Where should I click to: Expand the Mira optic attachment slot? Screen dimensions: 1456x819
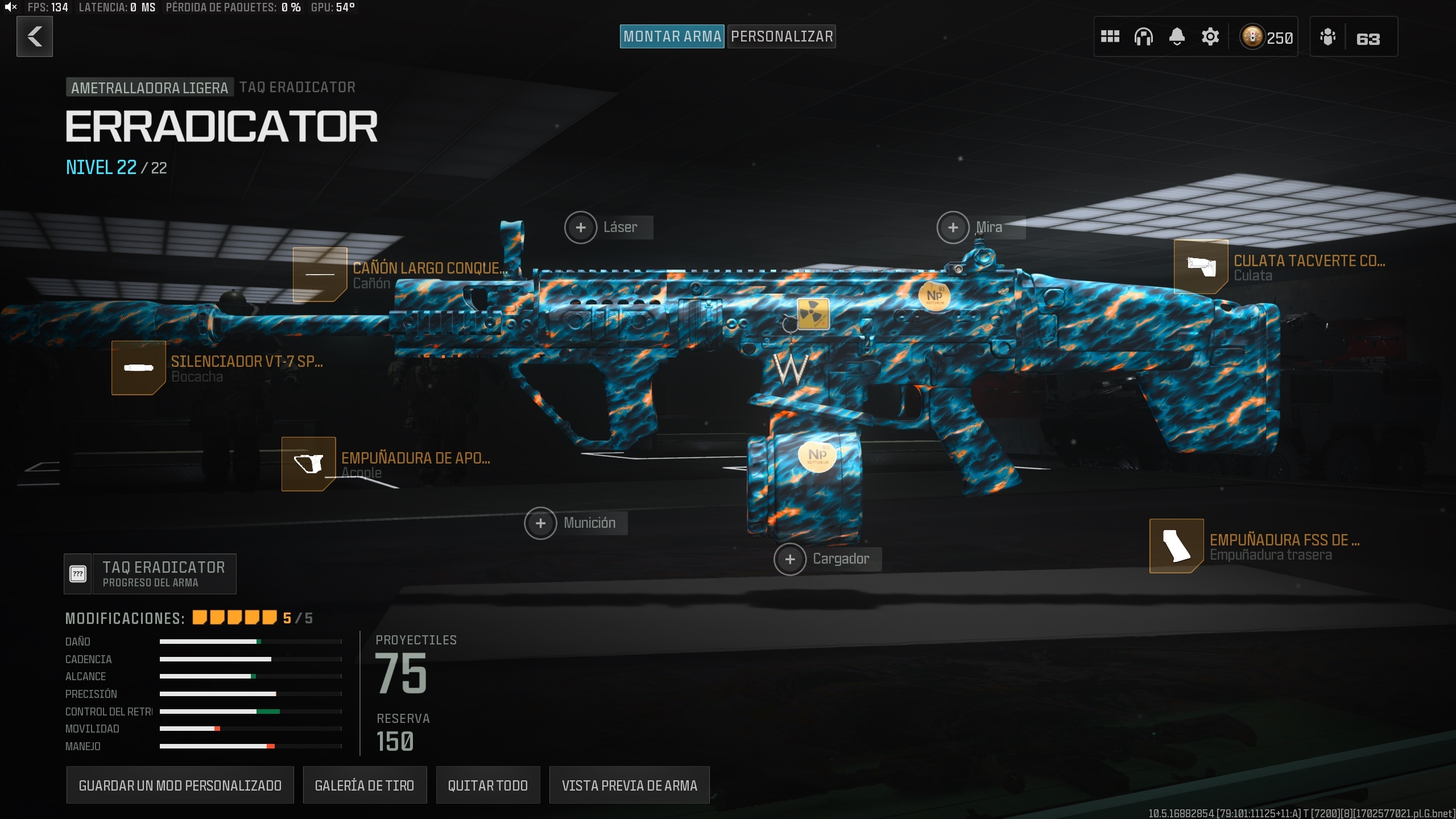(953, 227)
